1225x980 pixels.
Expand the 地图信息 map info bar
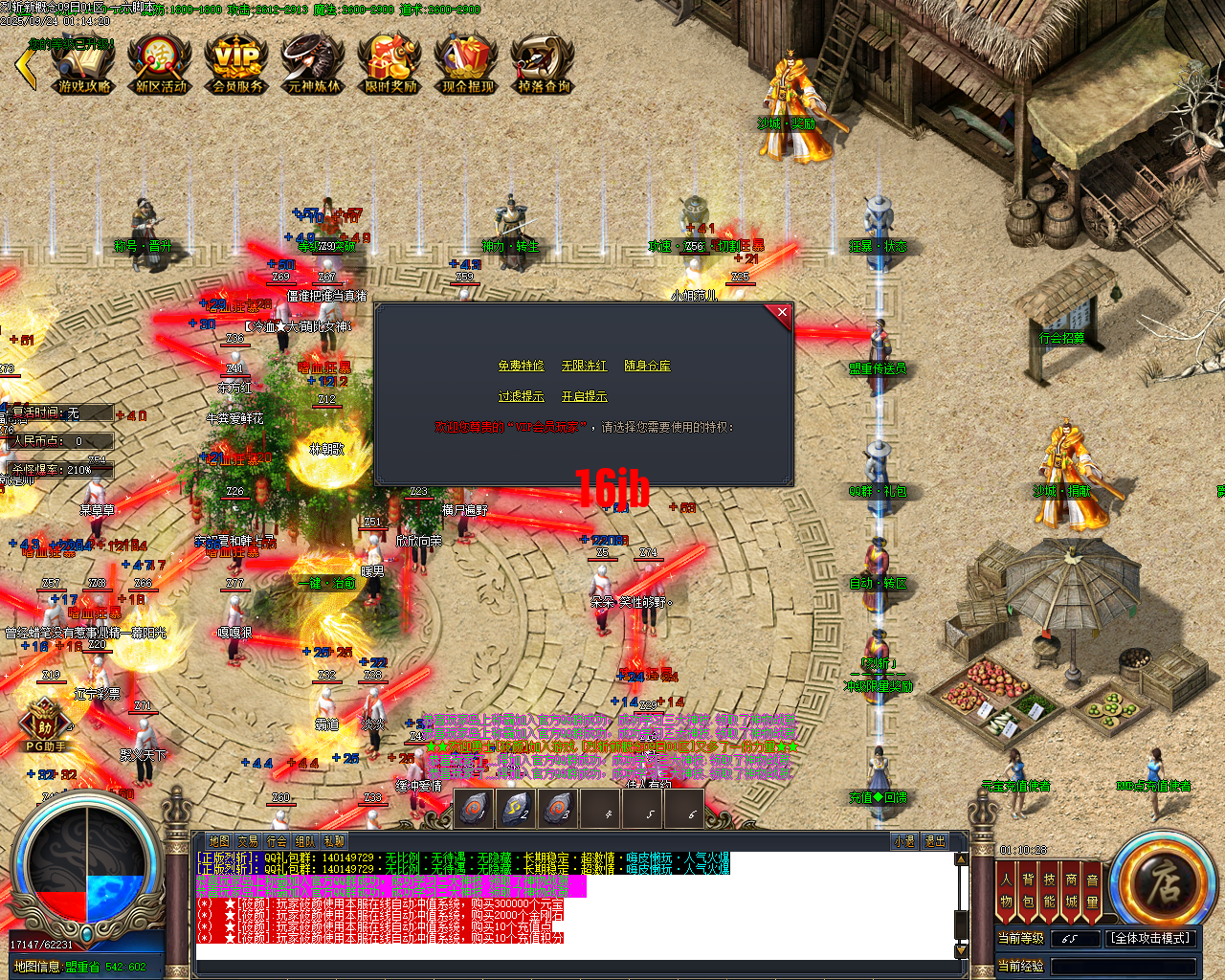pyautogui.click(x=38, y=967)
